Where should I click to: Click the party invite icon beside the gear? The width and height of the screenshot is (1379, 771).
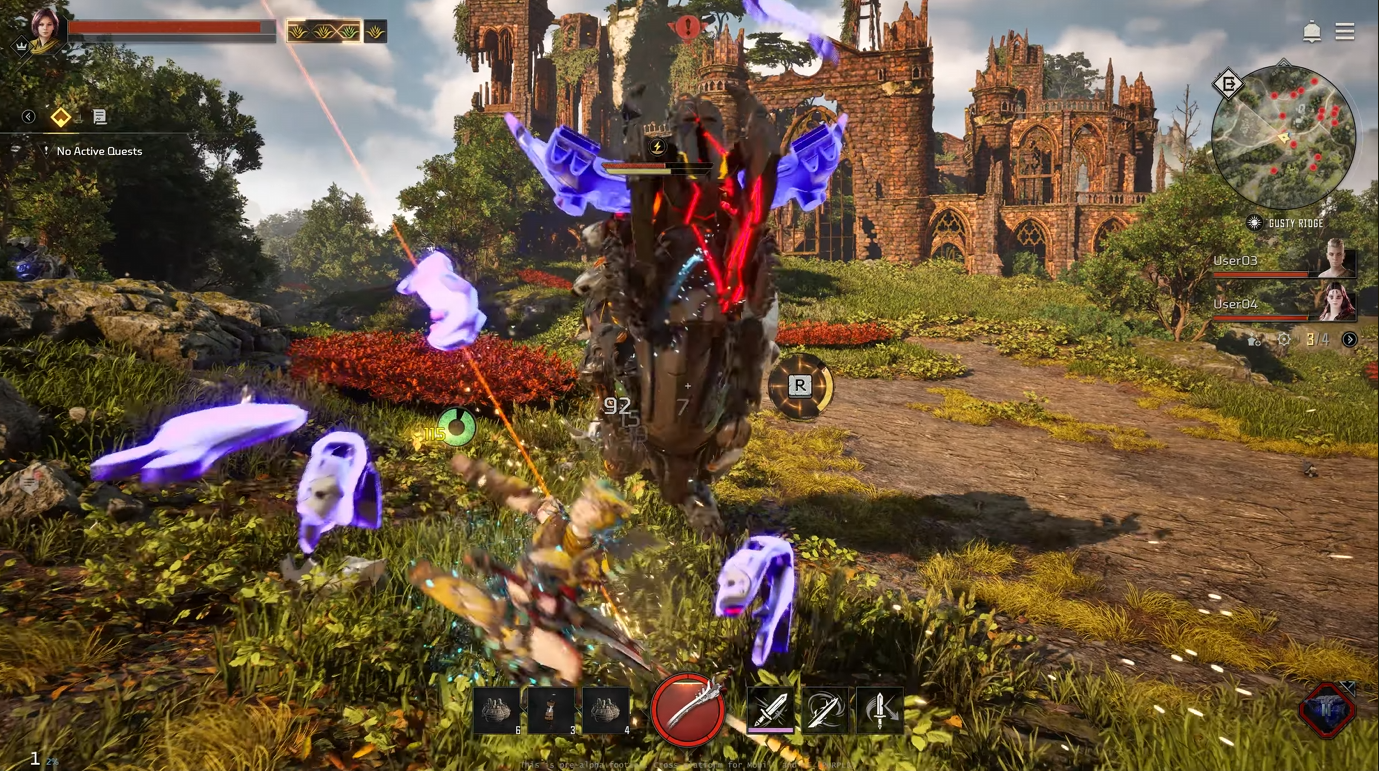tap(1256, 340)
